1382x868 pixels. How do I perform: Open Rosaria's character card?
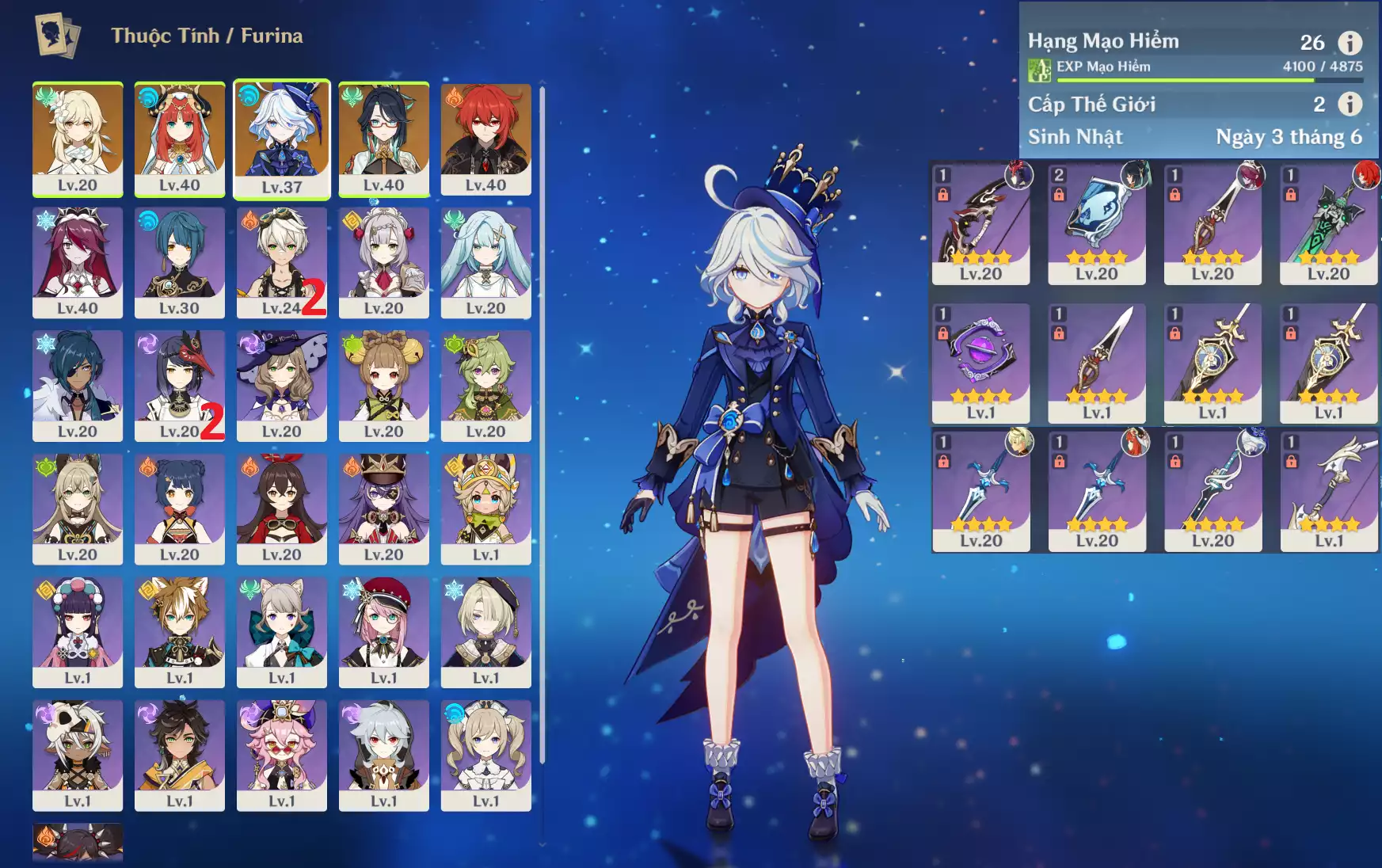coord(78,262)
